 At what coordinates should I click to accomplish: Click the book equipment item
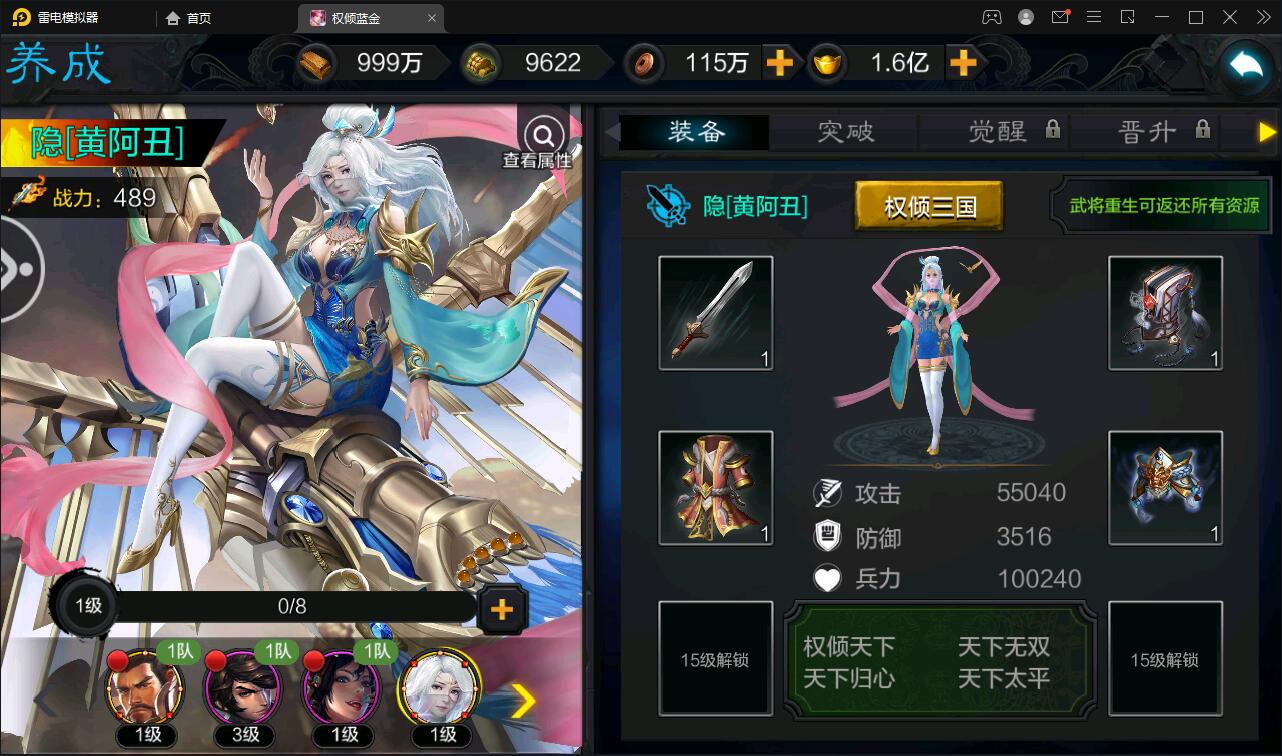tap(1165, 312)
